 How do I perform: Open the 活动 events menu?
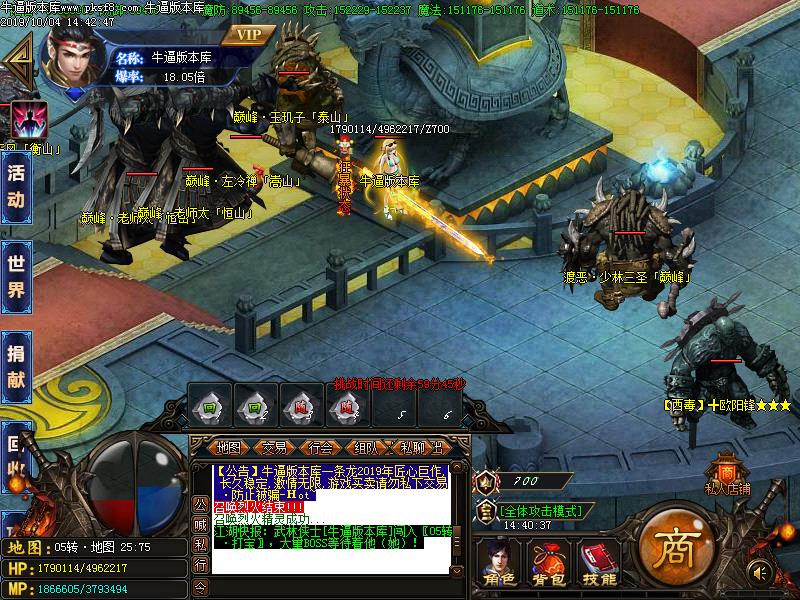[x=17, y=186]
